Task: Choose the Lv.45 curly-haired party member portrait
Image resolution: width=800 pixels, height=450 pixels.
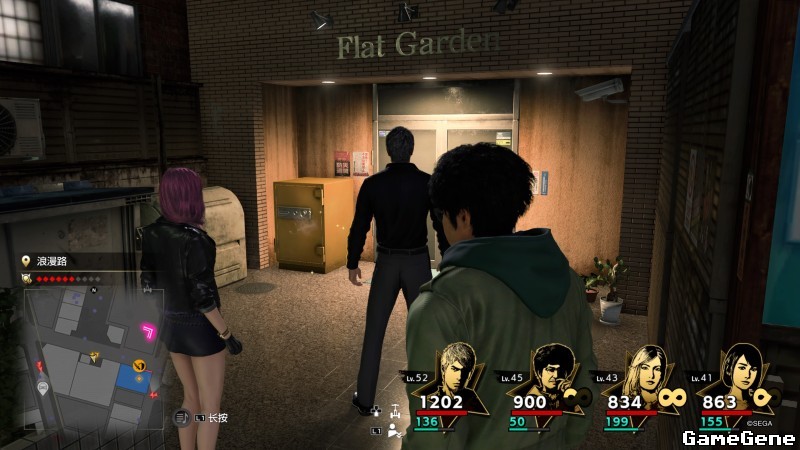Action: [551, 369]
